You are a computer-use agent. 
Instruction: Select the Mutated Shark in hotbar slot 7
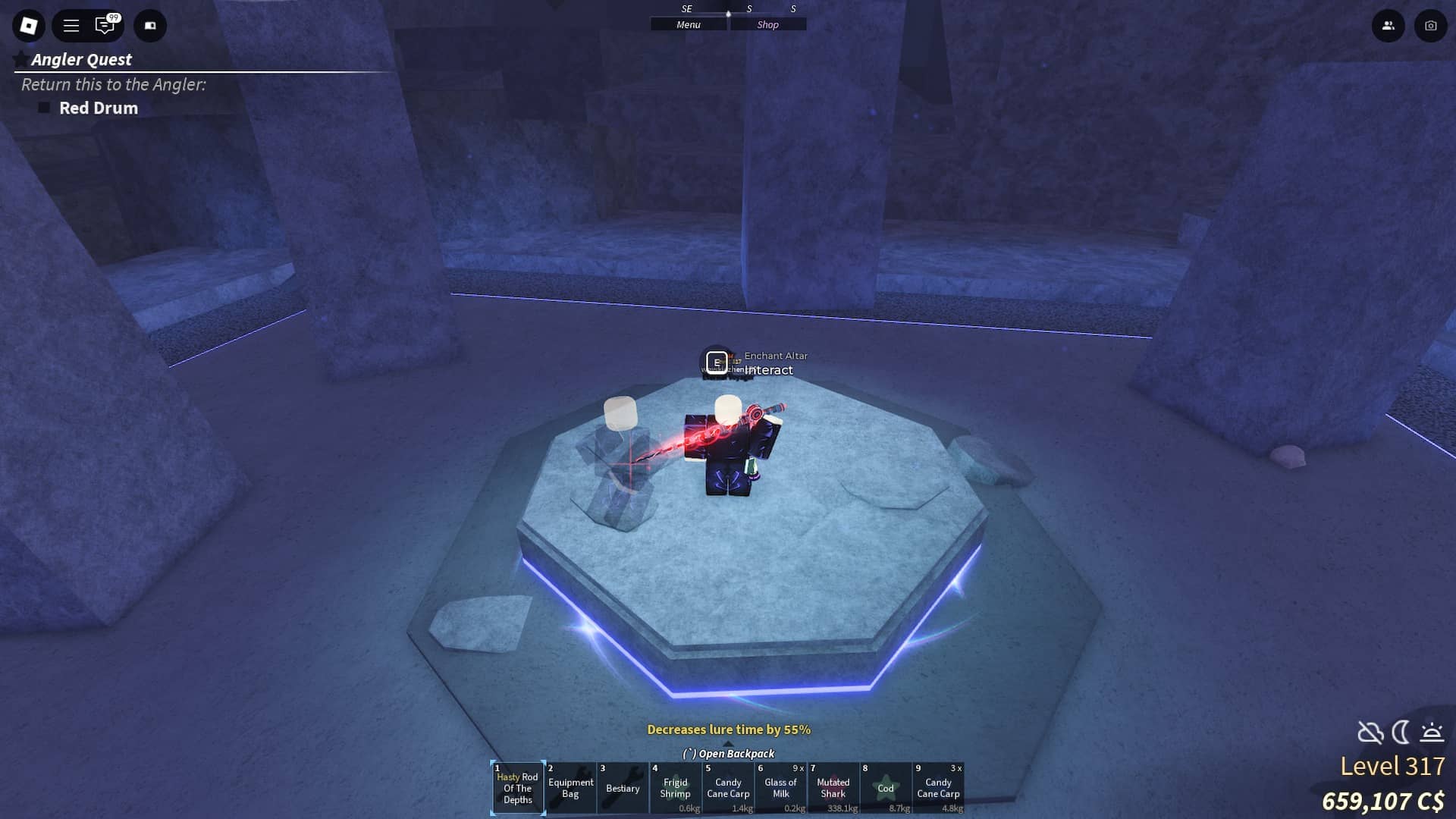point(834,789)
